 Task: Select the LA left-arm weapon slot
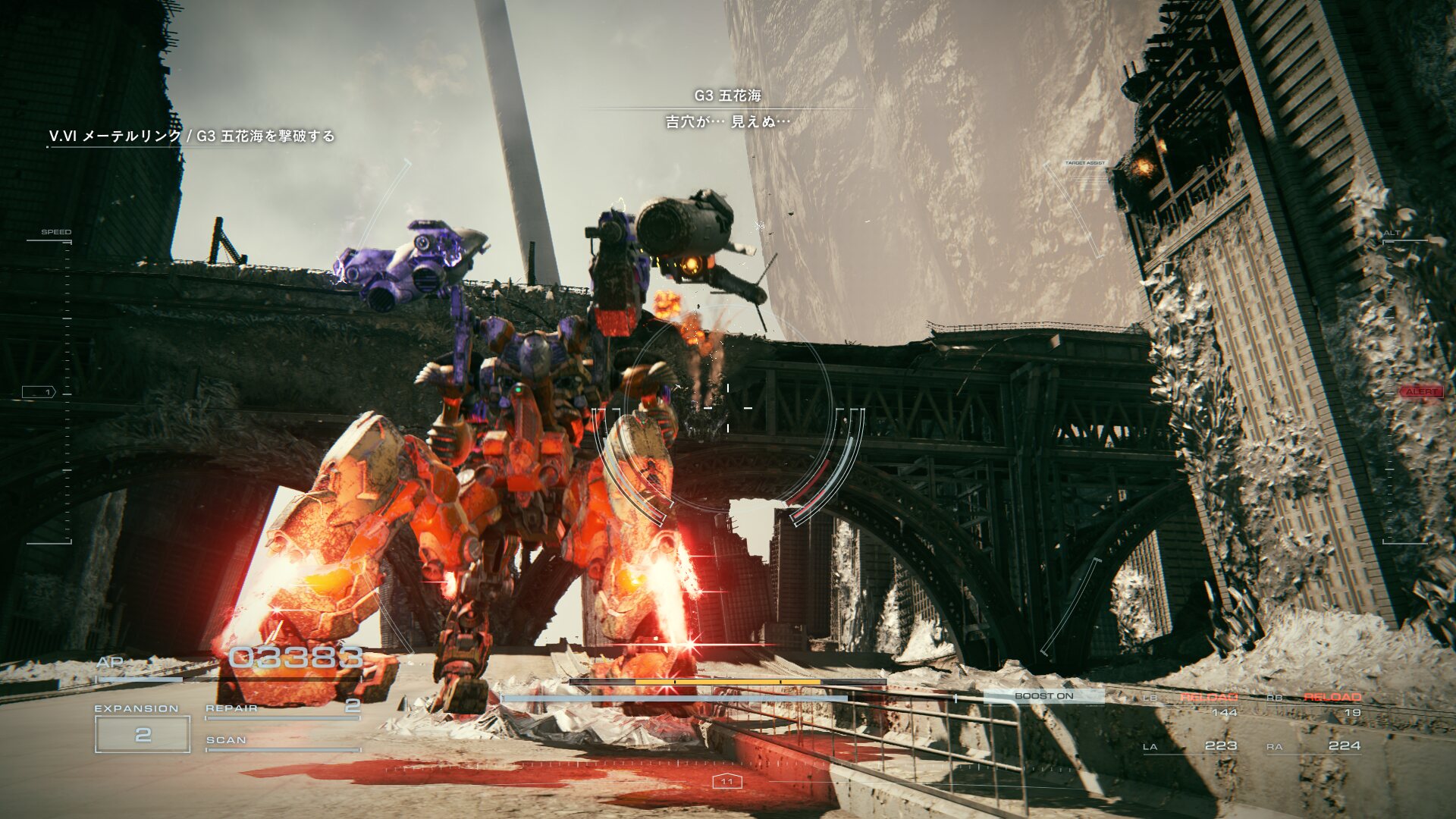tap(1190, 746)
